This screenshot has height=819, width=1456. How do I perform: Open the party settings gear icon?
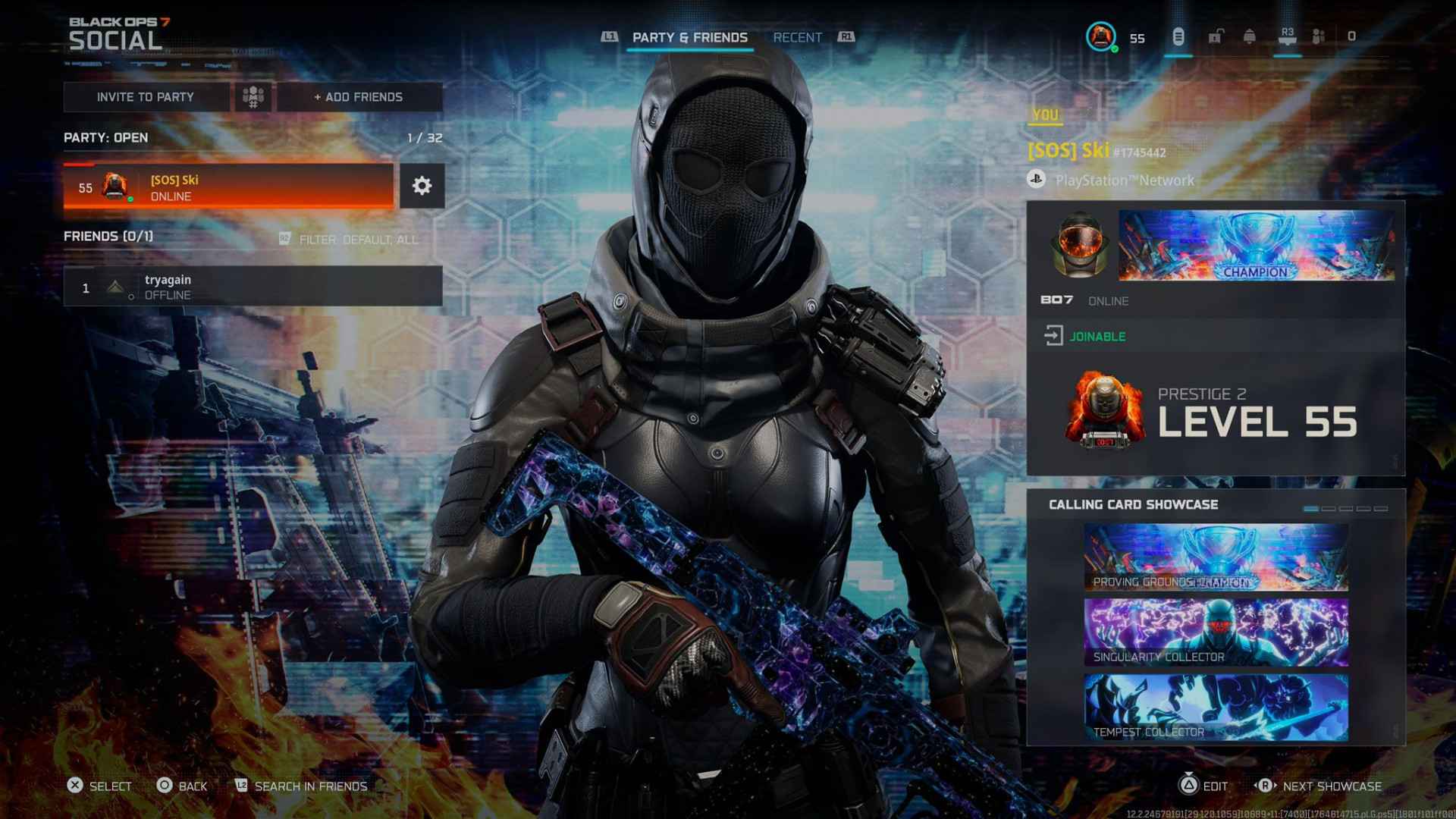[422, 185]
